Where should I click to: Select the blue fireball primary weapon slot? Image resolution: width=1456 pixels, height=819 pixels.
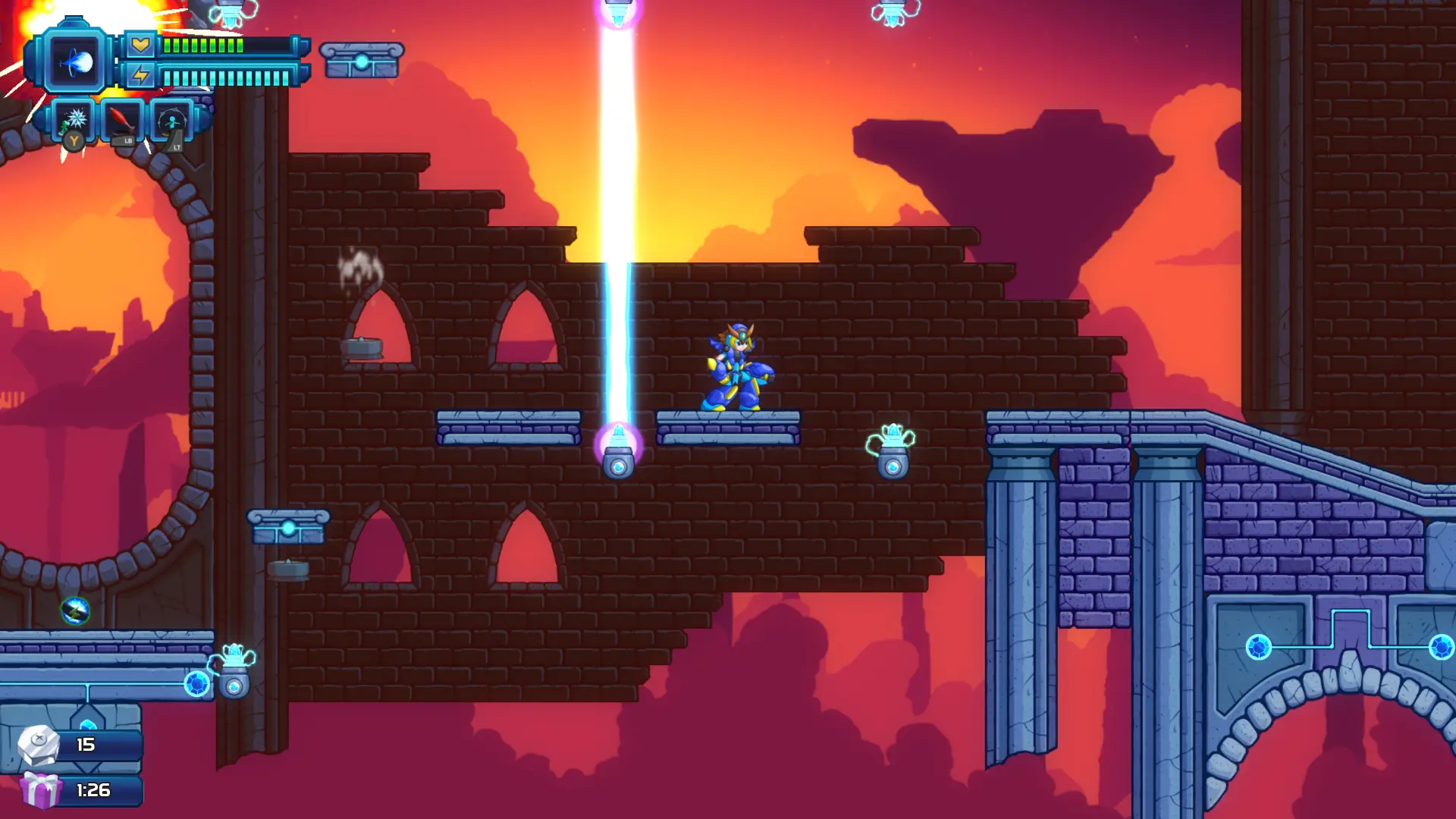coord(75,62)
